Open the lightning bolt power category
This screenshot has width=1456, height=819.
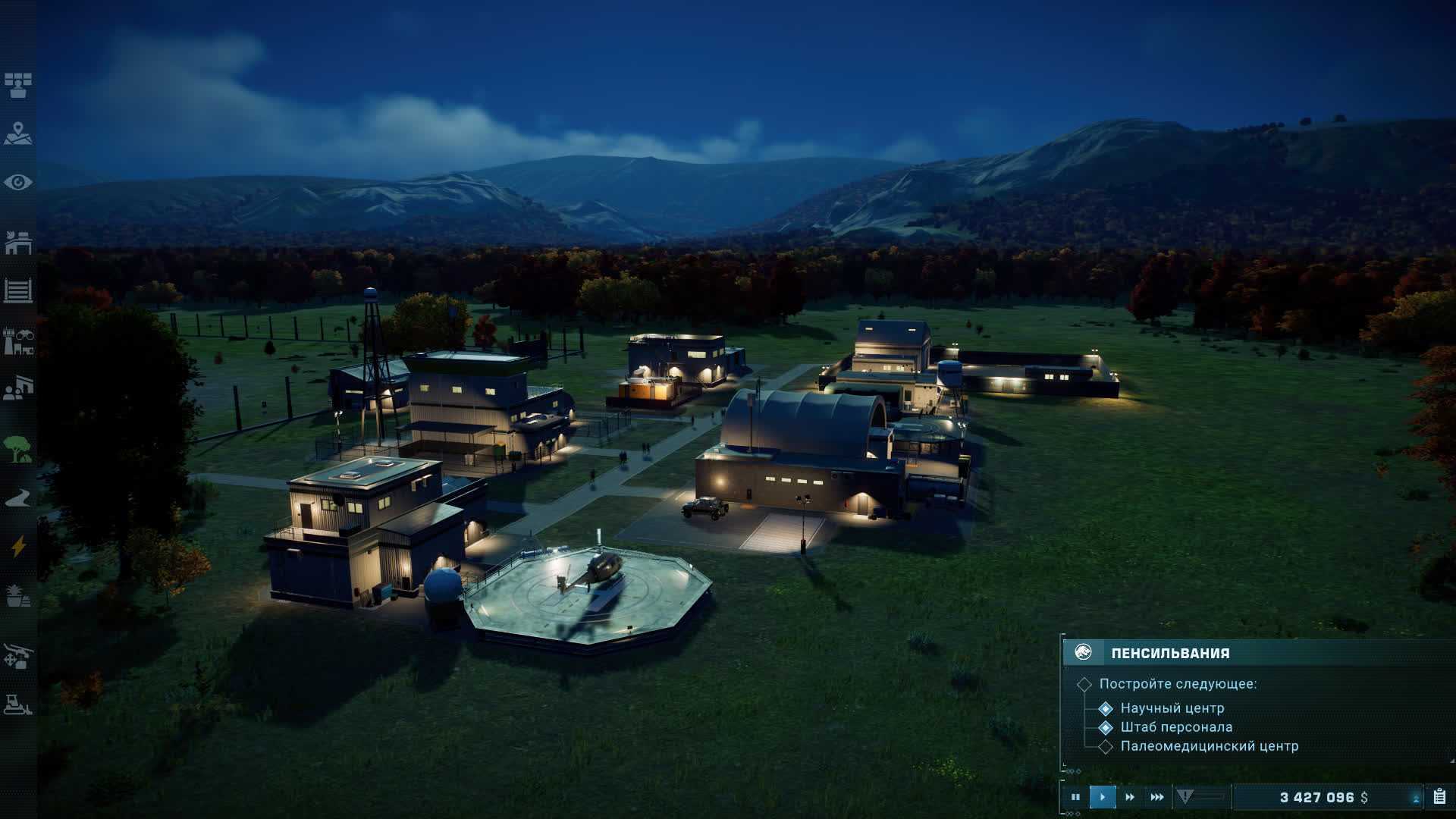coord(18,546)
